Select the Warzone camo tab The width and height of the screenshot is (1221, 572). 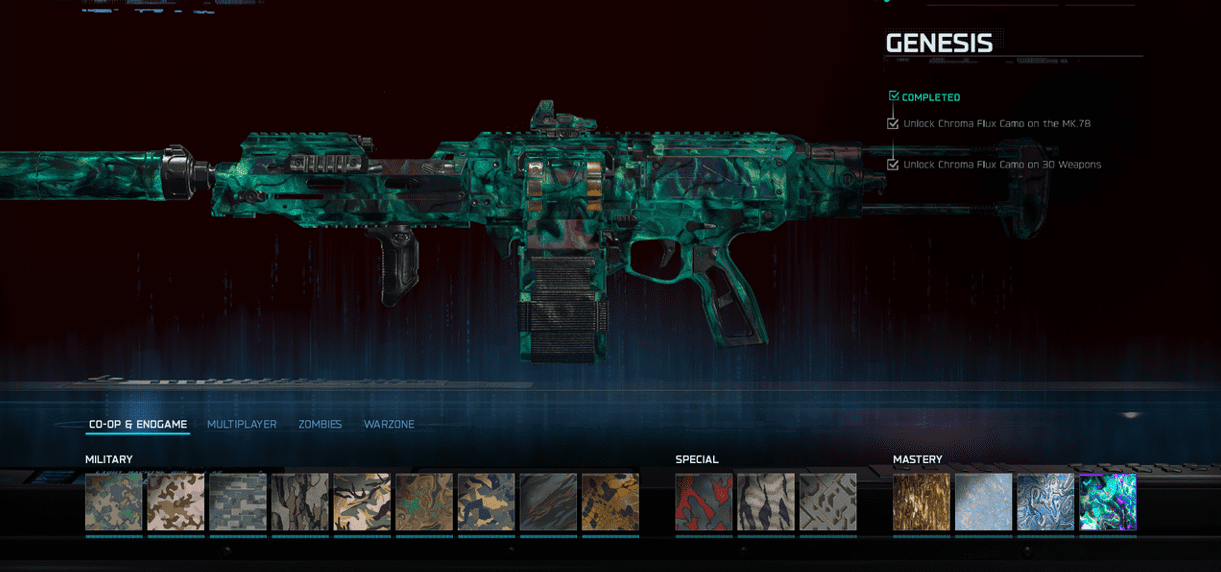coord(389,424)
